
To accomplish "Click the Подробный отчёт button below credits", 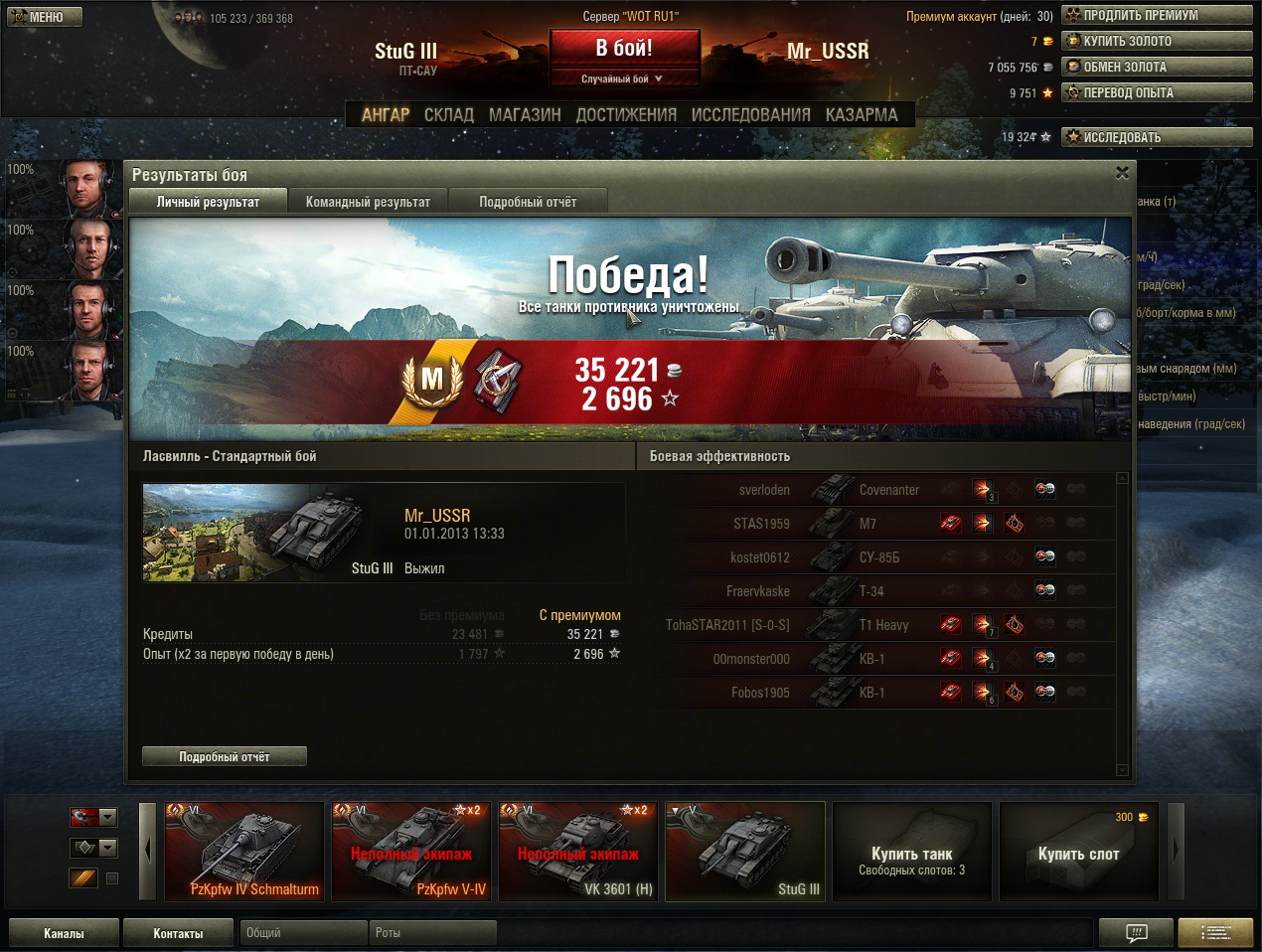I will [x=225, y=757].
